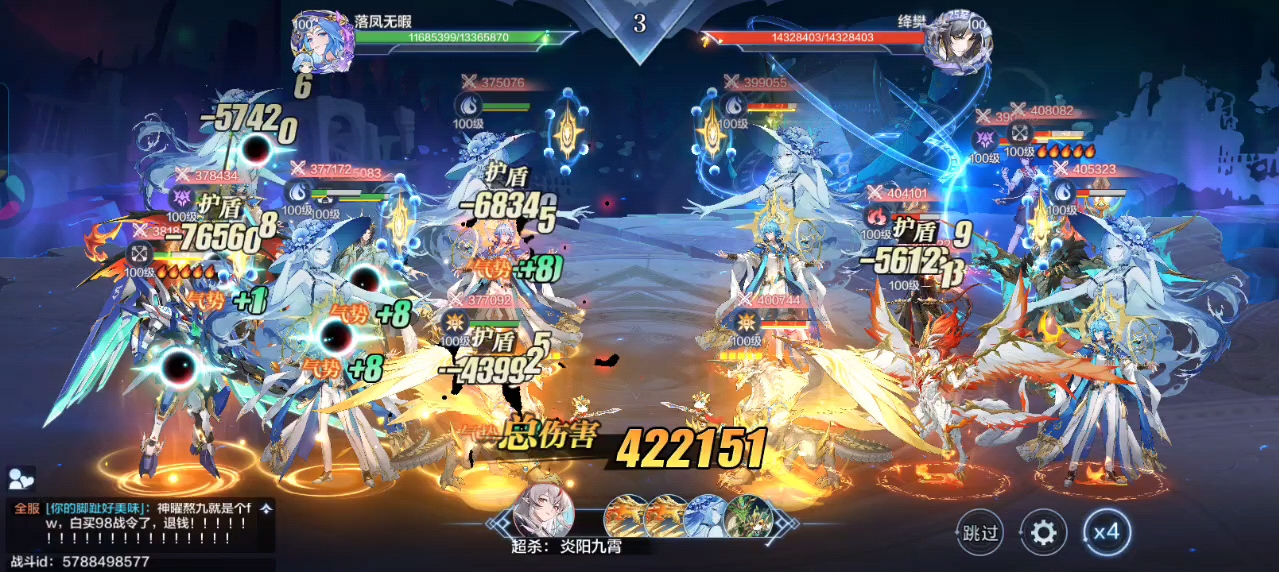Skip the battle with the 跳过 button
The width and height of the screenshot is (1279, 572).
(x=979, y=532)
